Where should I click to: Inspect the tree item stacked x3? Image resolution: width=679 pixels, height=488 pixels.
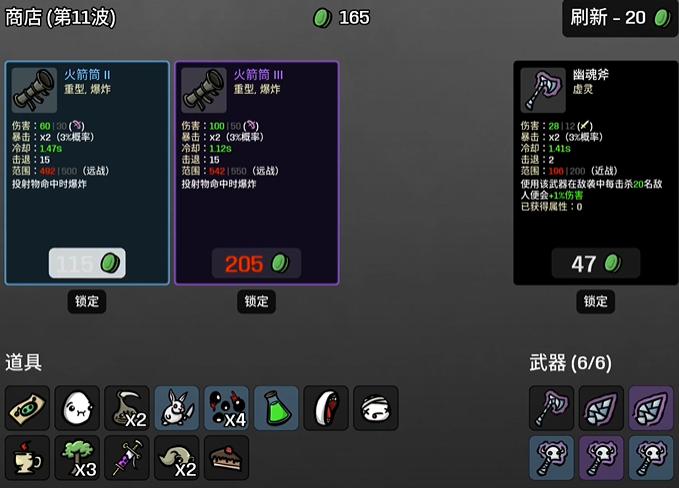(x=77, y=457)
